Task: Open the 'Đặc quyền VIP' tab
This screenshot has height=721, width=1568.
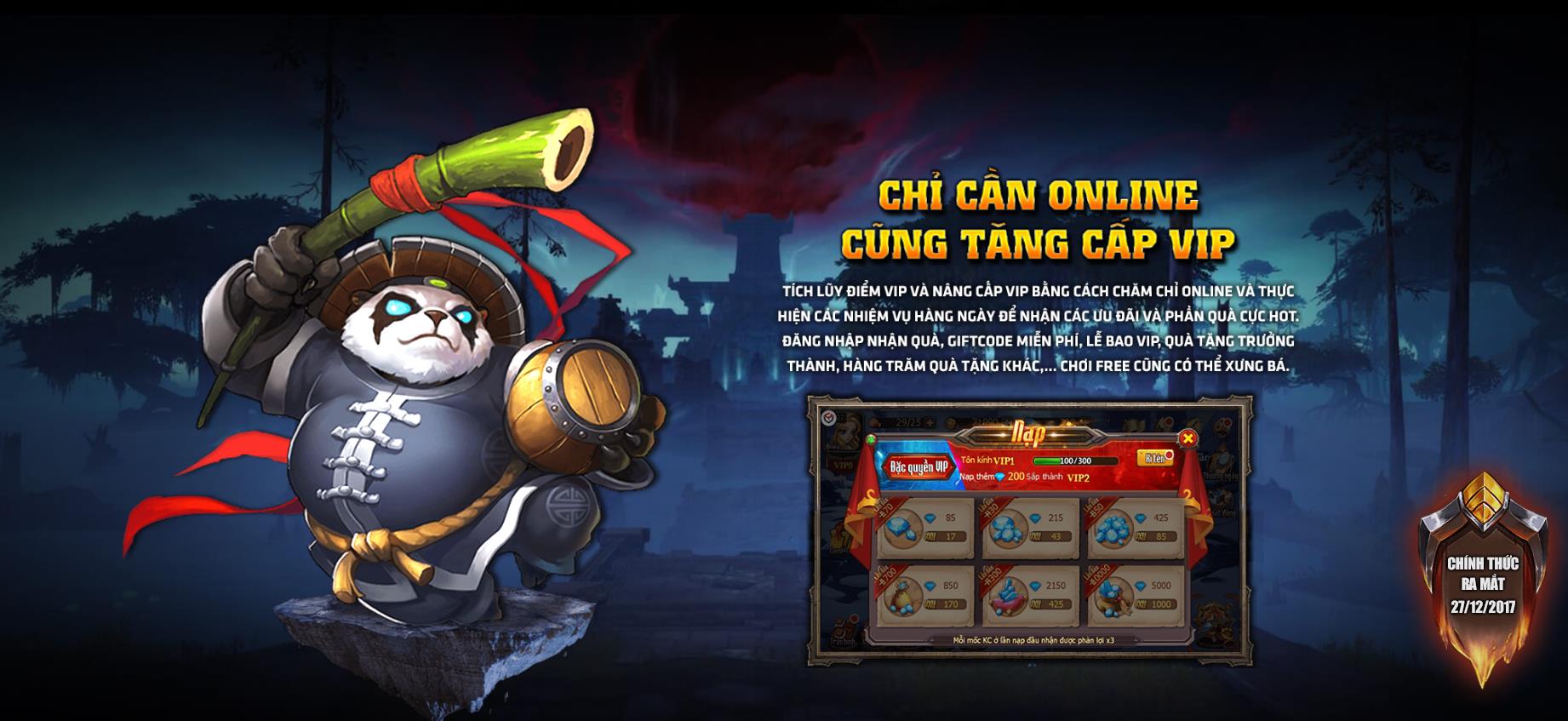Action: 920,466
